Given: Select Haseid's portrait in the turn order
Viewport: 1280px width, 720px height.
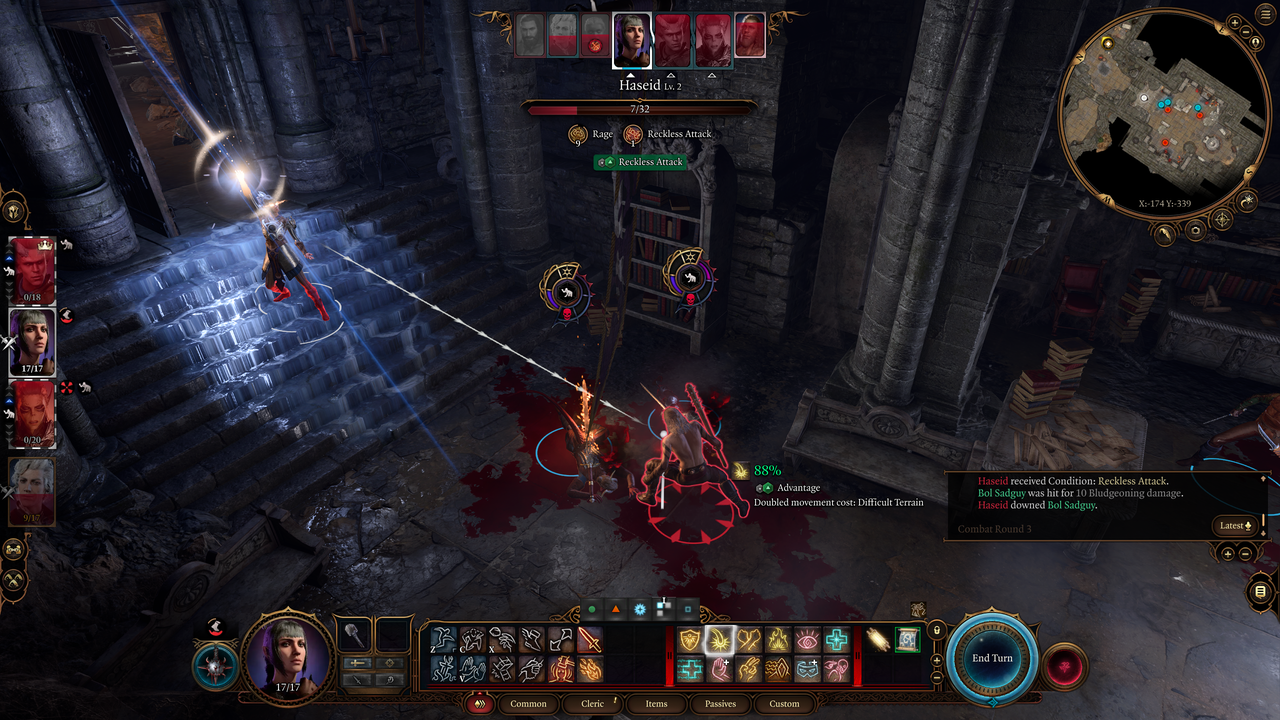Looking at the screenshot, I should point(632,41).
